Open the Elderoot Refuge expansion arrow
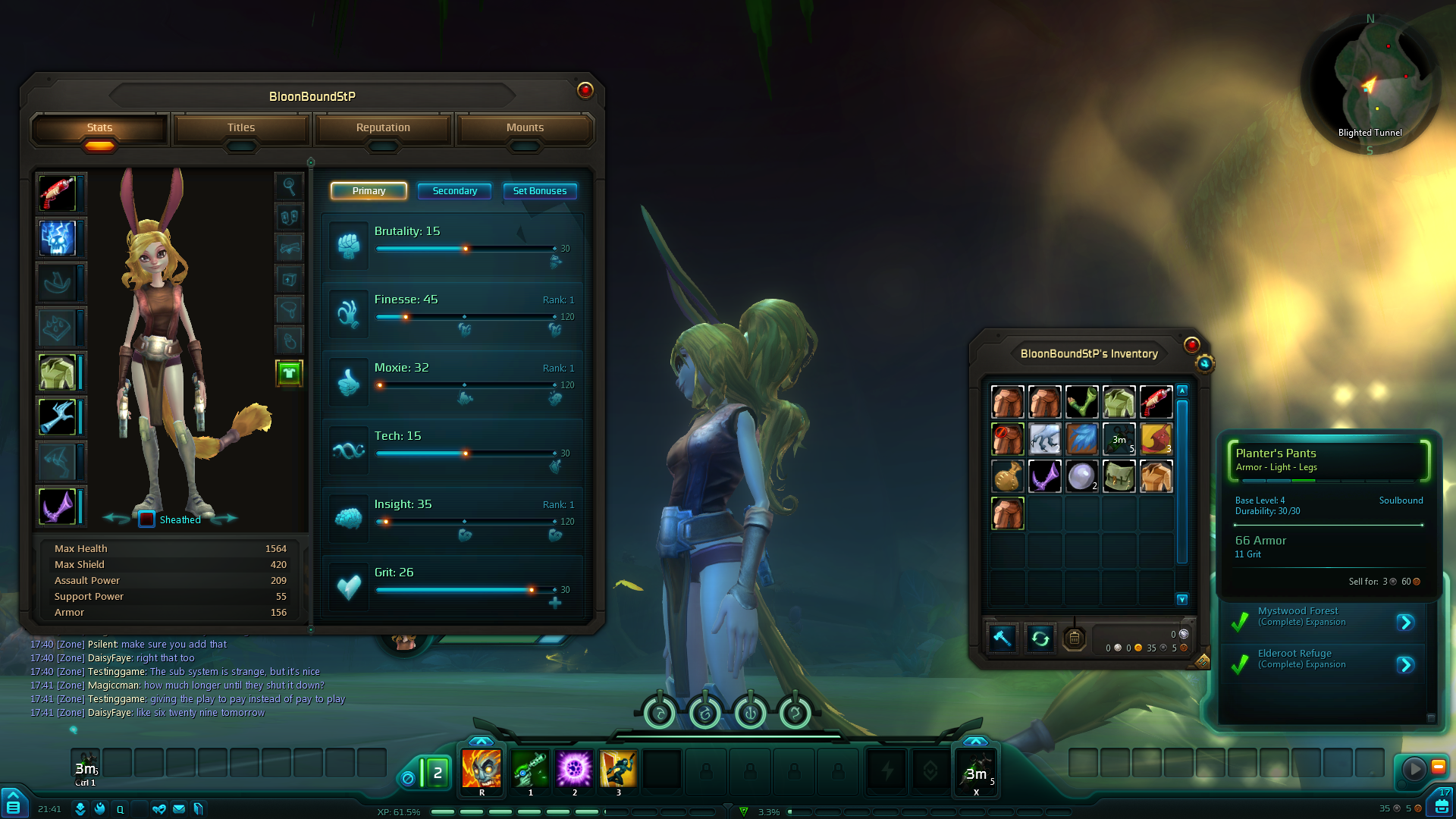The width and height of the screenshot is (1456, 819). click(x=1405, y=665)
